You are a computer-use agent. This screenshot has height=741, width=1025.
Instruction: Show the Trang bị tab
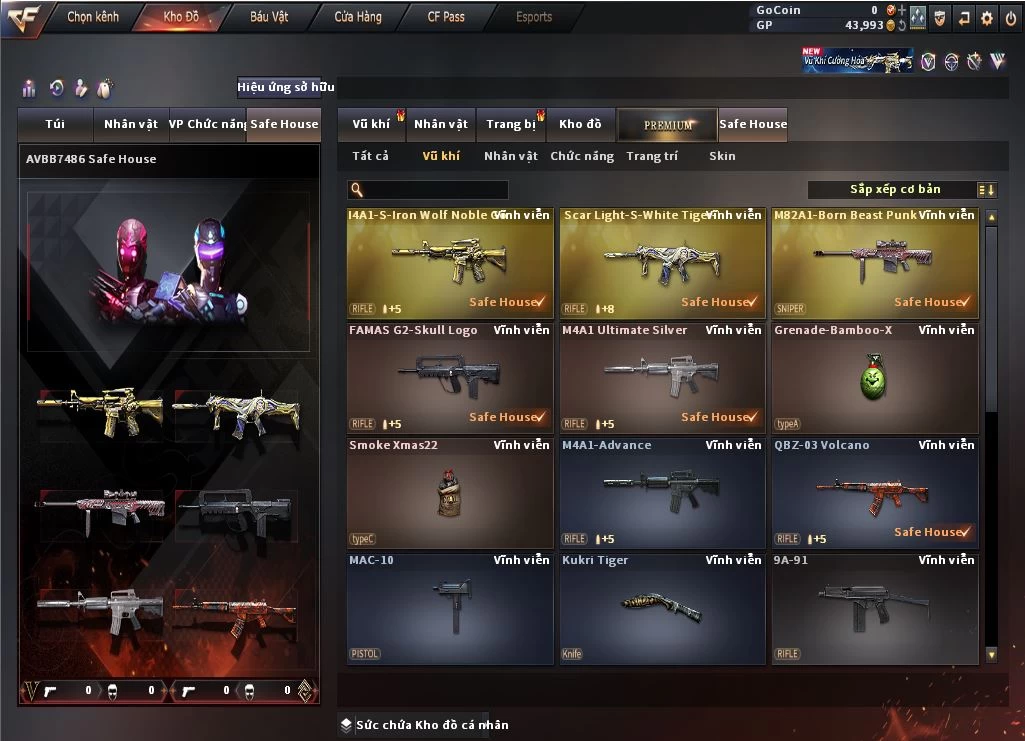click(511, 124)
